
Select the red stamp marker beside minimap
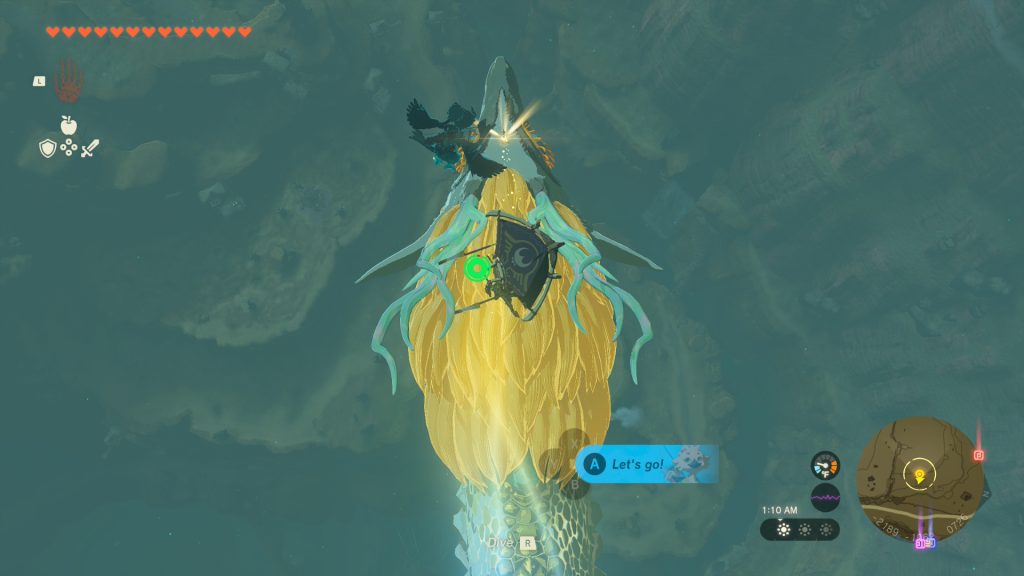(x=978, y=455)
